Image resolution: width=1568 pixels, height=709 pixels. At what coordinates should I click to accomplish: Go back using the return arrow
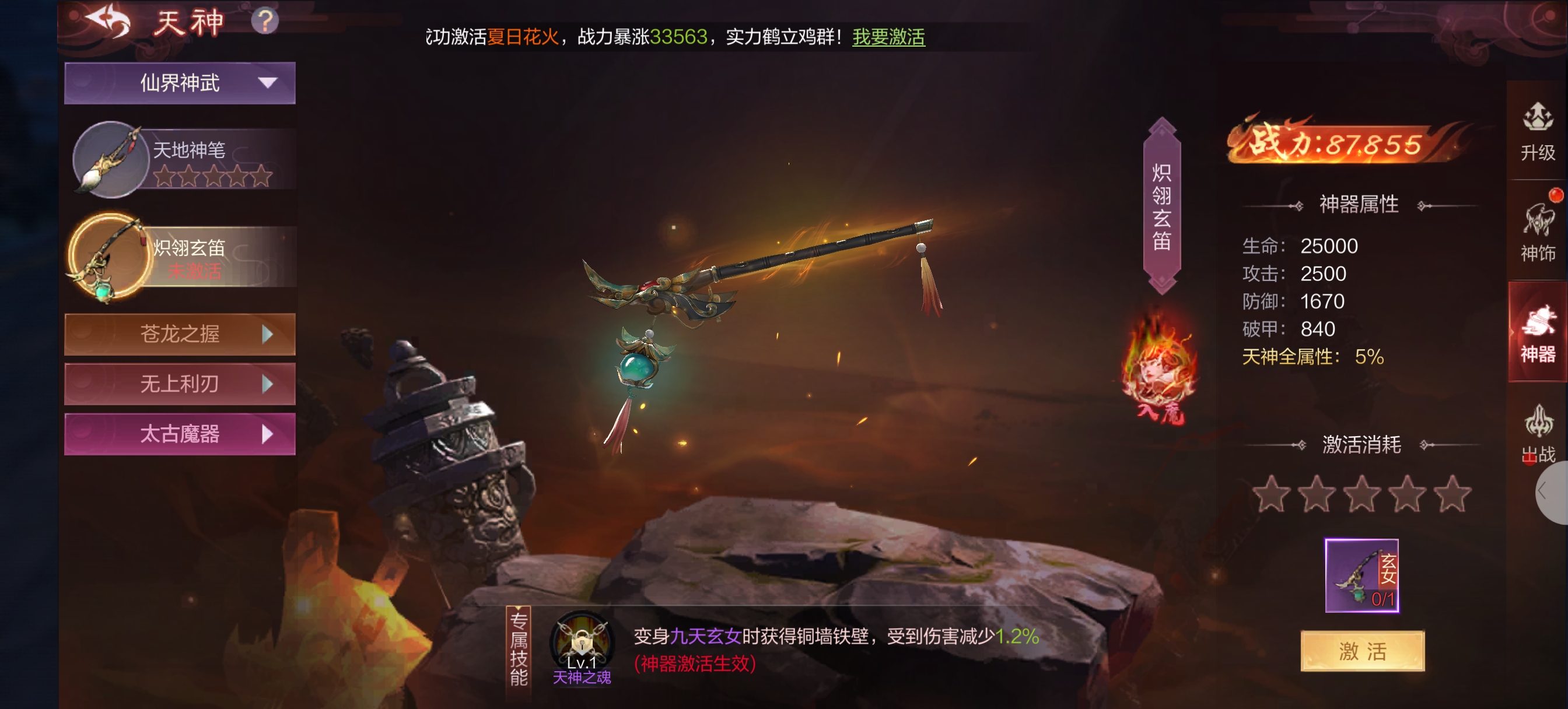pyautogui.click(x=108, y=22)
